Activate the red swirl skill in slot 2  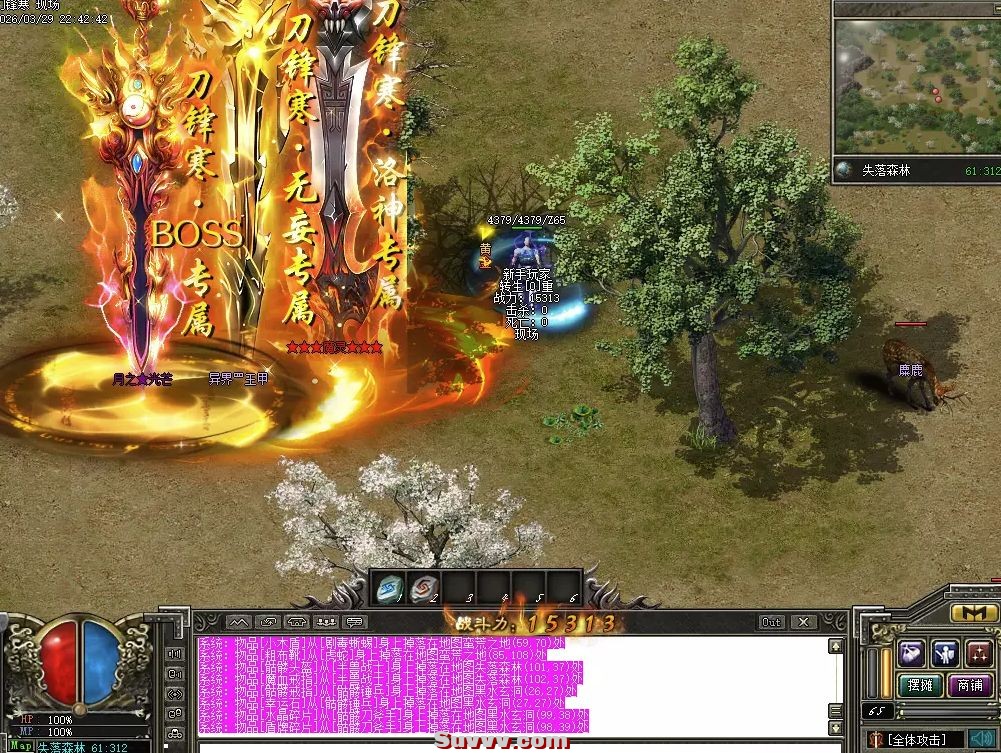[424, 588]
